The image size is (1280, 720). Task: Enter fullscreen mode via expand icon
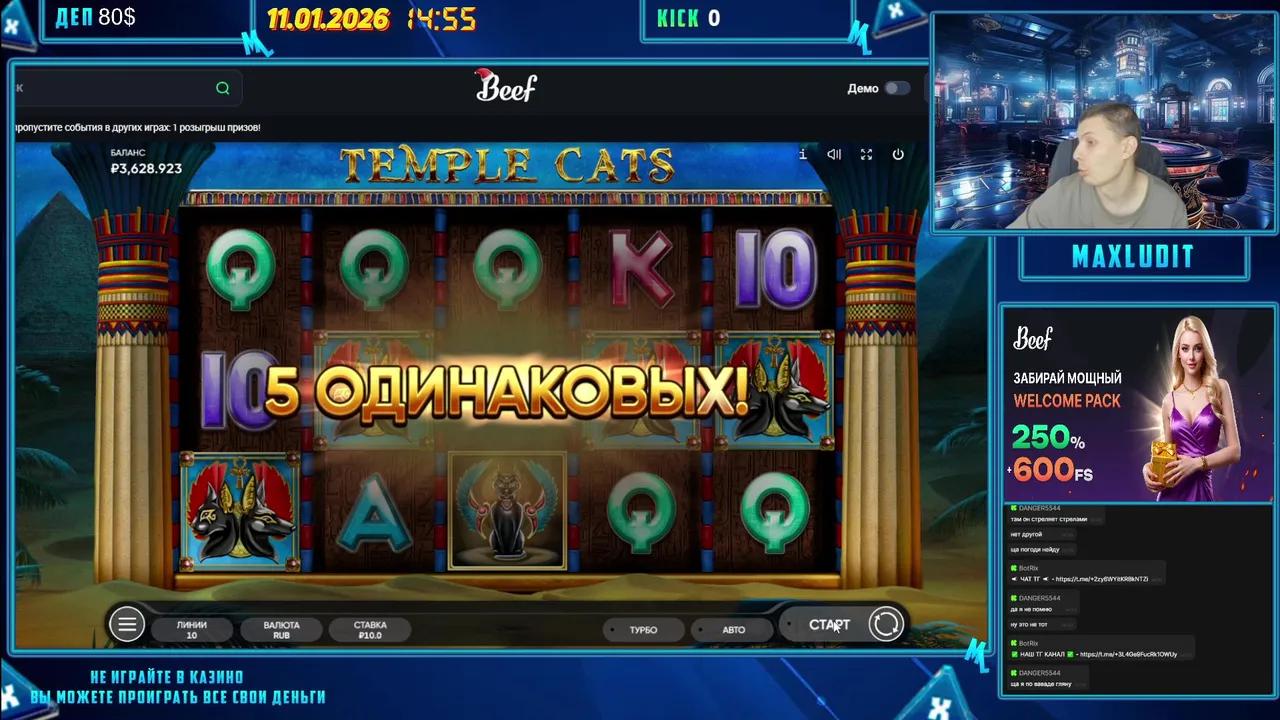coord(866,155)
